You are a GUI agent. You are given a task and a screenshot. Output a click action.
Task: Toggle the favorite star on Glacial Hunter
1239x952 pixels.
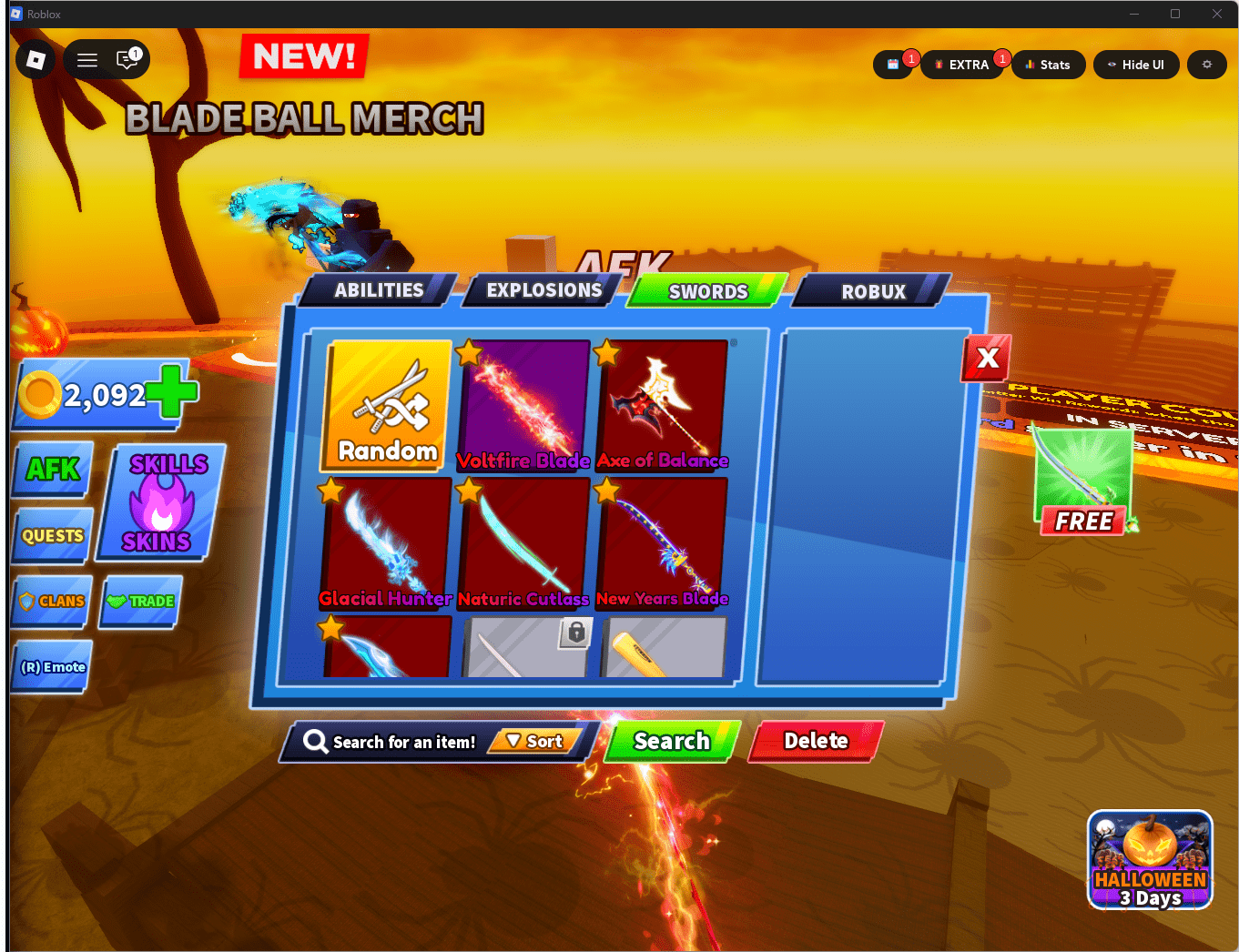point(331,491)
